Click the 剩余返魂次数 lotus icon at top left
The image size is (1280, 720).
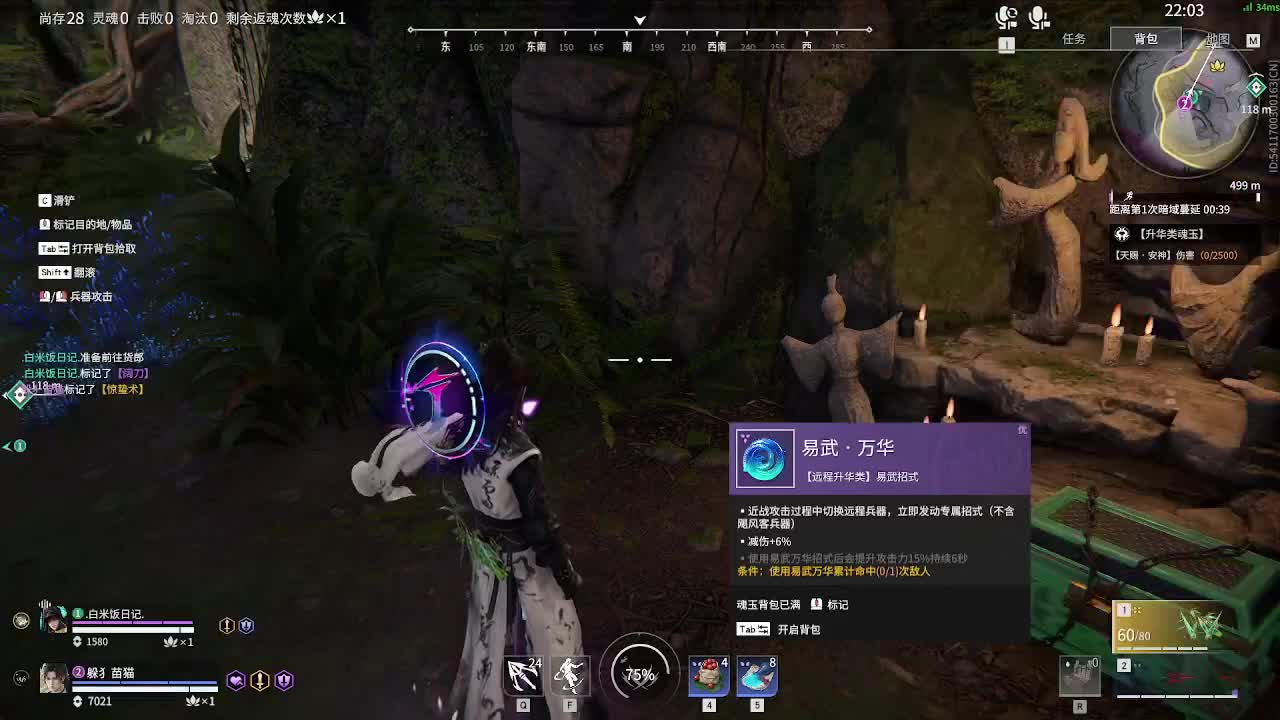point(314,17)
